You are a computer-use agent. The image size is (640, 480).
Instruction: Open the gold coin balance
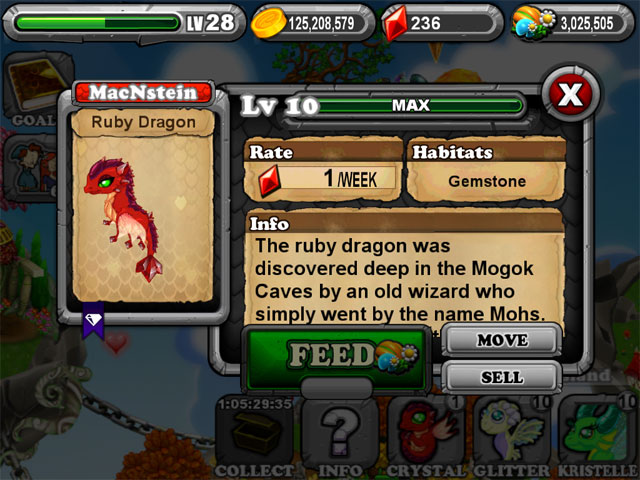[312, 21]
